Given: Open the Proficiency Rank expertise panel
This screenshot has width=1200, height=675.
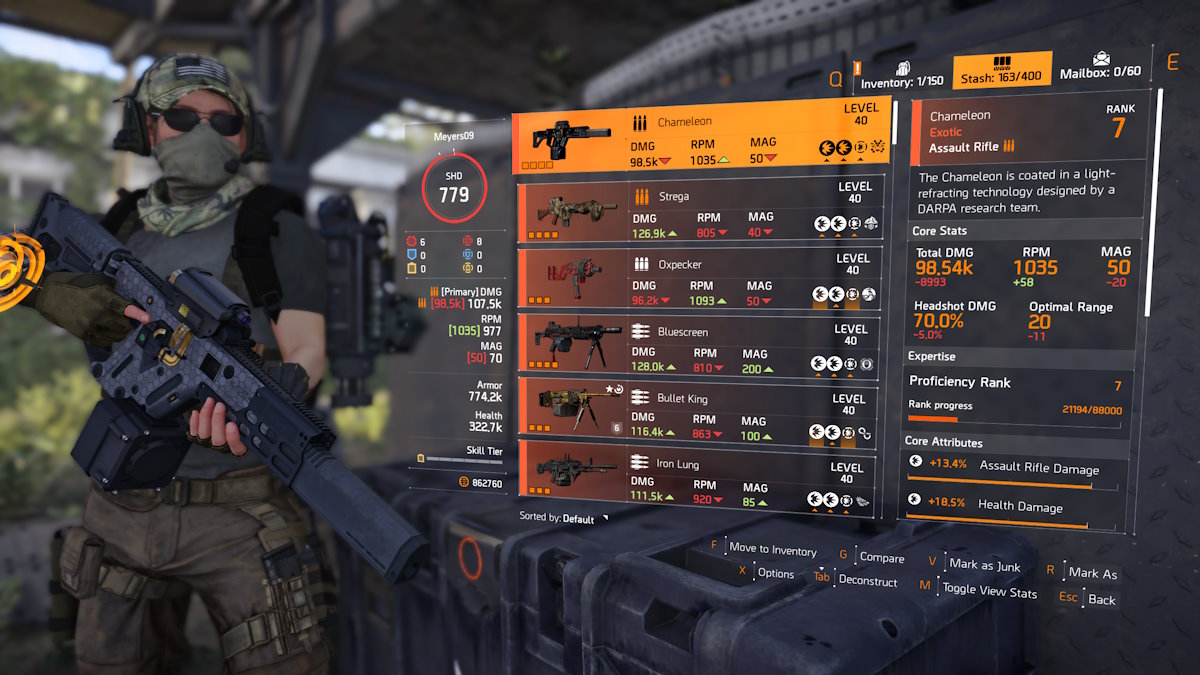Looking at the screenshot, I should (1014, 394).
